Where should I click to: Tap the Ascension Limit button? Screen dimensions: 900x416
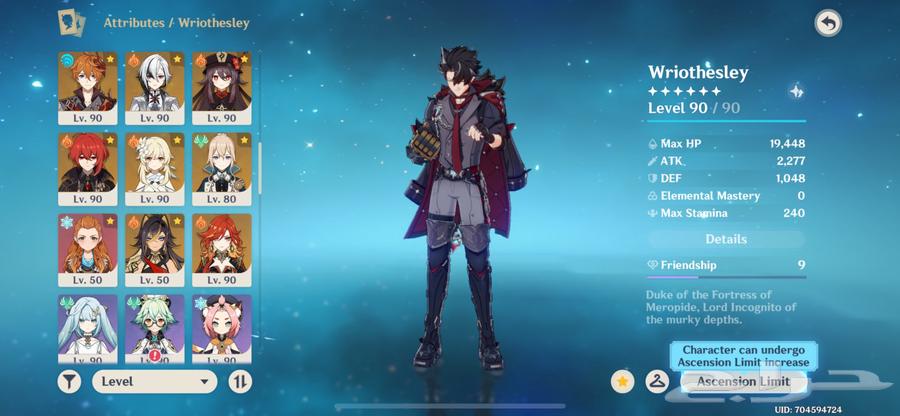[743, 381]
